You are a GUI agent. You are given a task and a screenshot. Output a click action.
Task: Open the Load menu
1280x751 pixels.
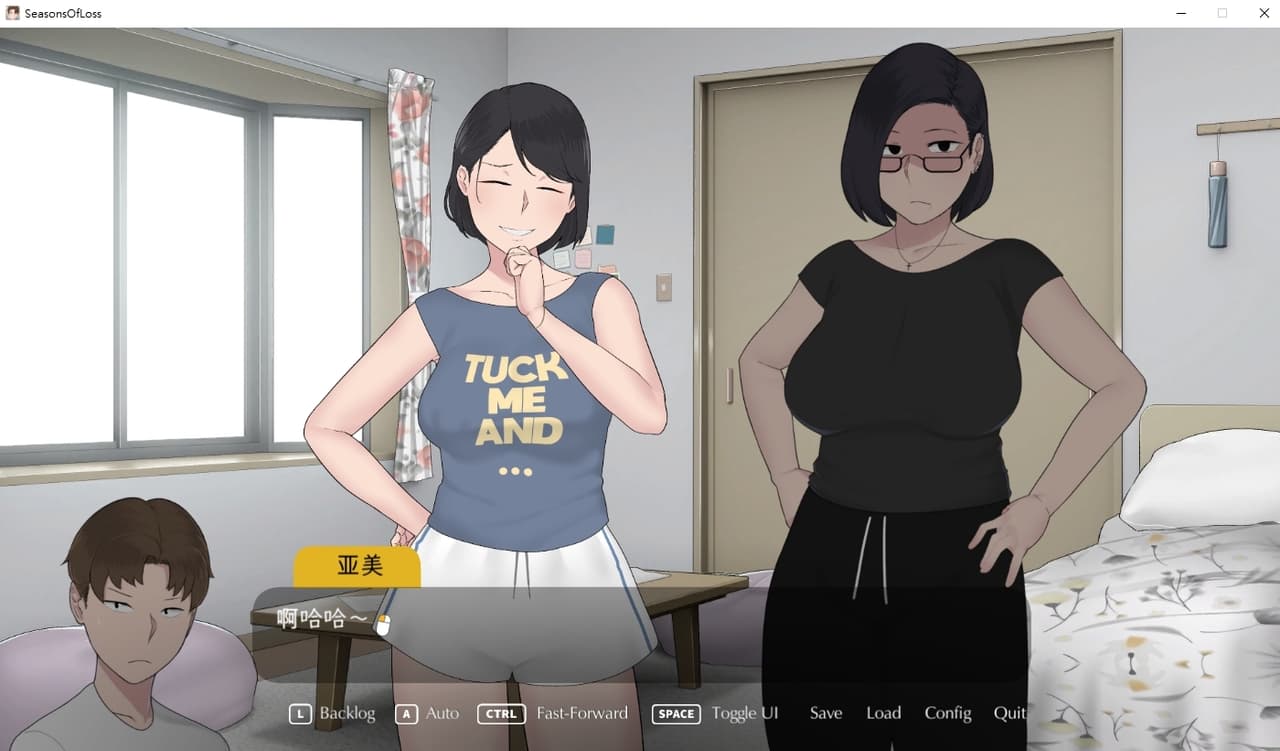pyautogui.click(x=883, y=713)
